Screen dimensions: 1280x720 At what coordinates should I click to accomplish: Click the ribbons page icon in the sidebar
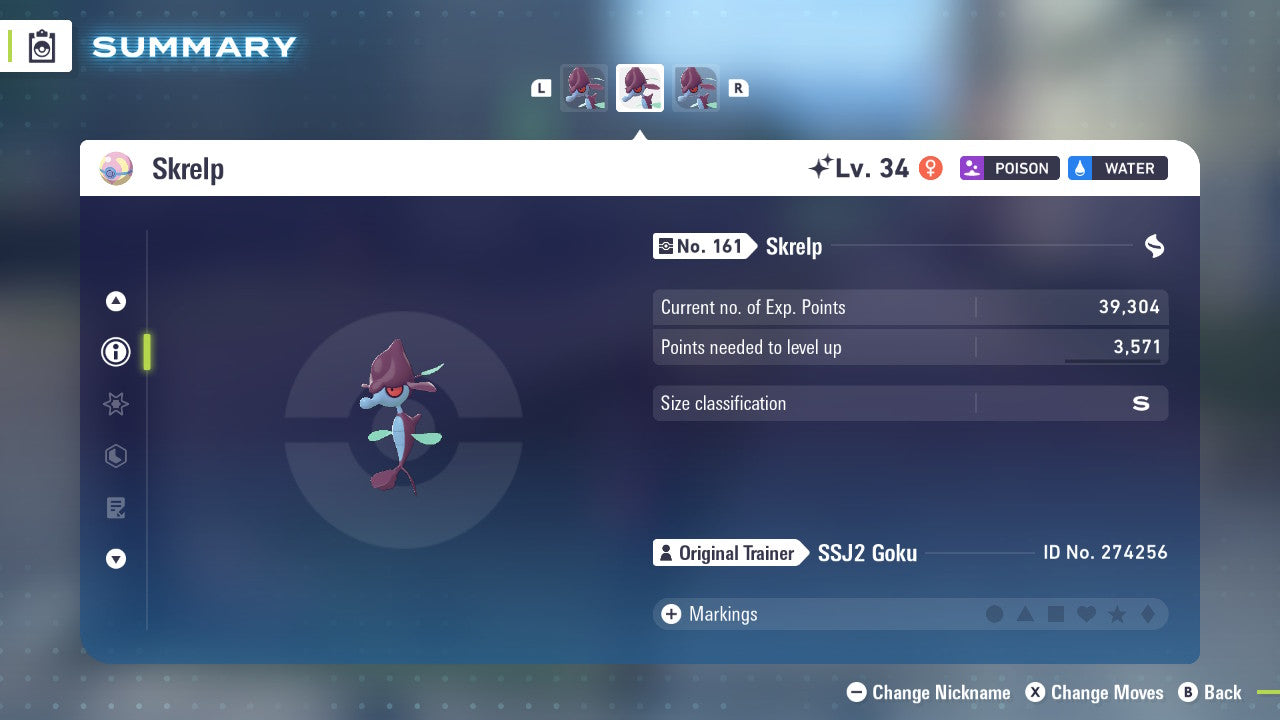click(115, 456)
